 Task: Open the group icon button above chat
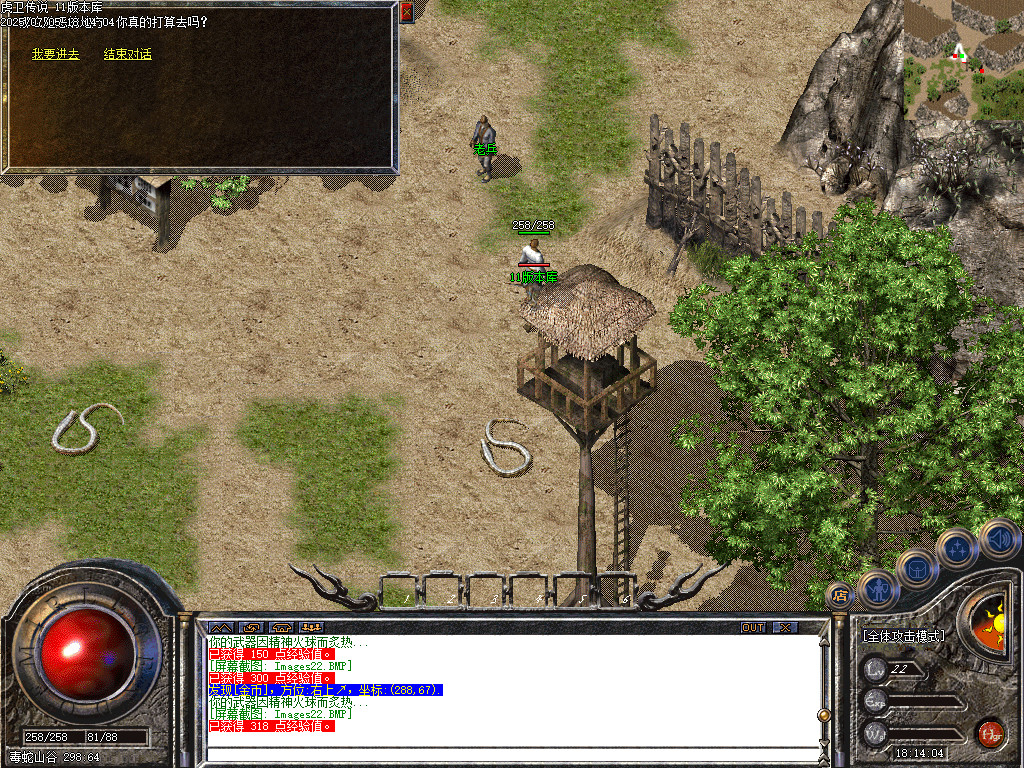[x=311, y=627]
